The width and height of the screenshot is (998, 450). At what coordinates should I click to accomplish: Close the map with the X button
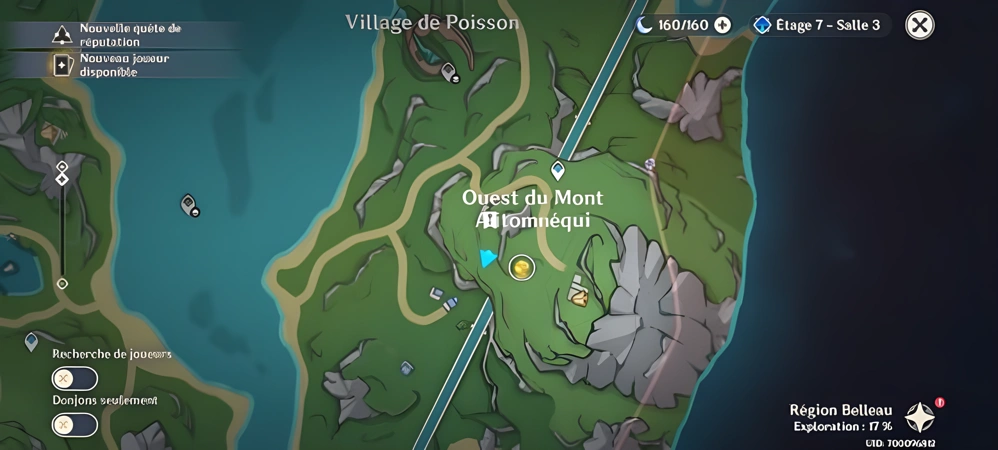[919, 25]
